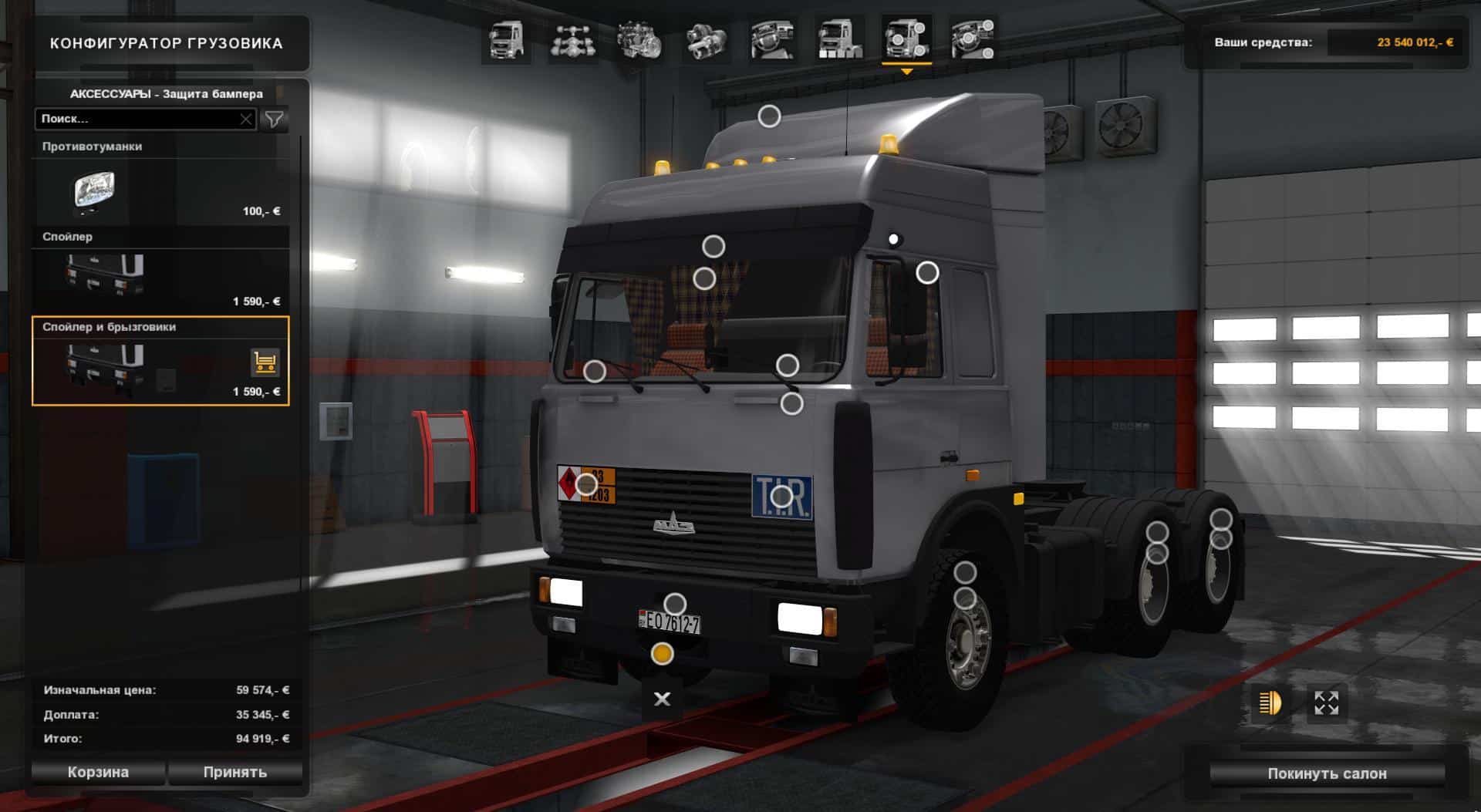Open the interior accessories tab with dots
Image resolution: width=1481 pixels, height=812 pixels.
click(x=973, y=39)
